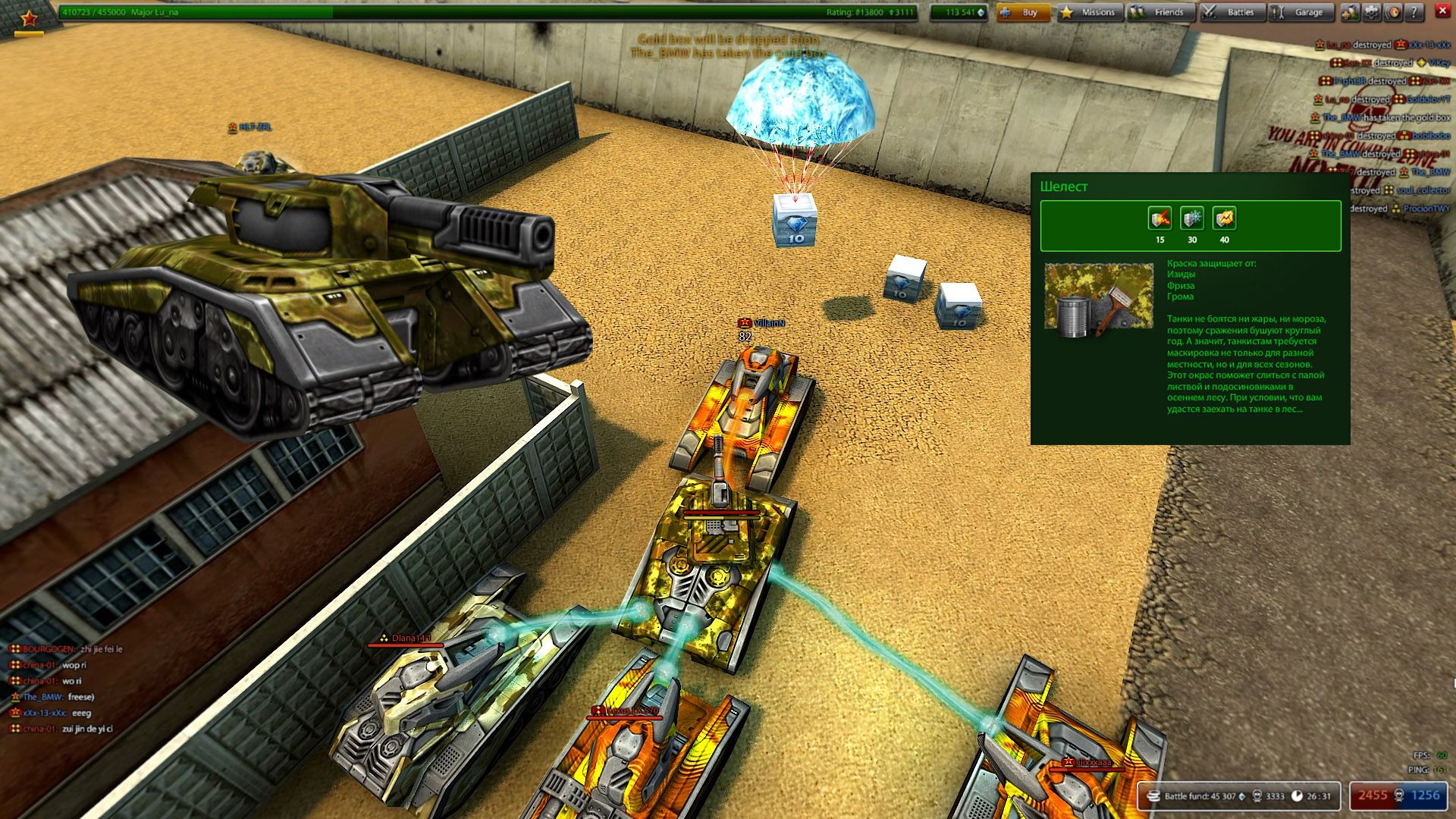Click the Шелест paint can thumbnail
1456x819 pixels.
(x=1099, y=297)
